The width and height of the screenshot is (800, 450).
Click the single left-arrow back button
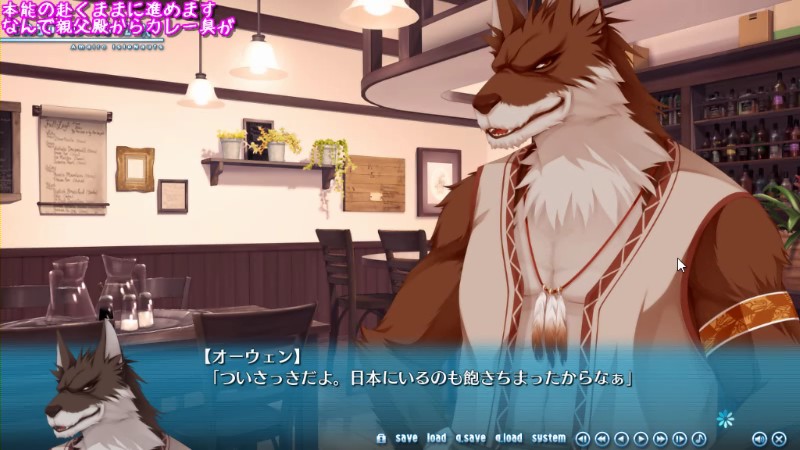click(x=621, y=438)
